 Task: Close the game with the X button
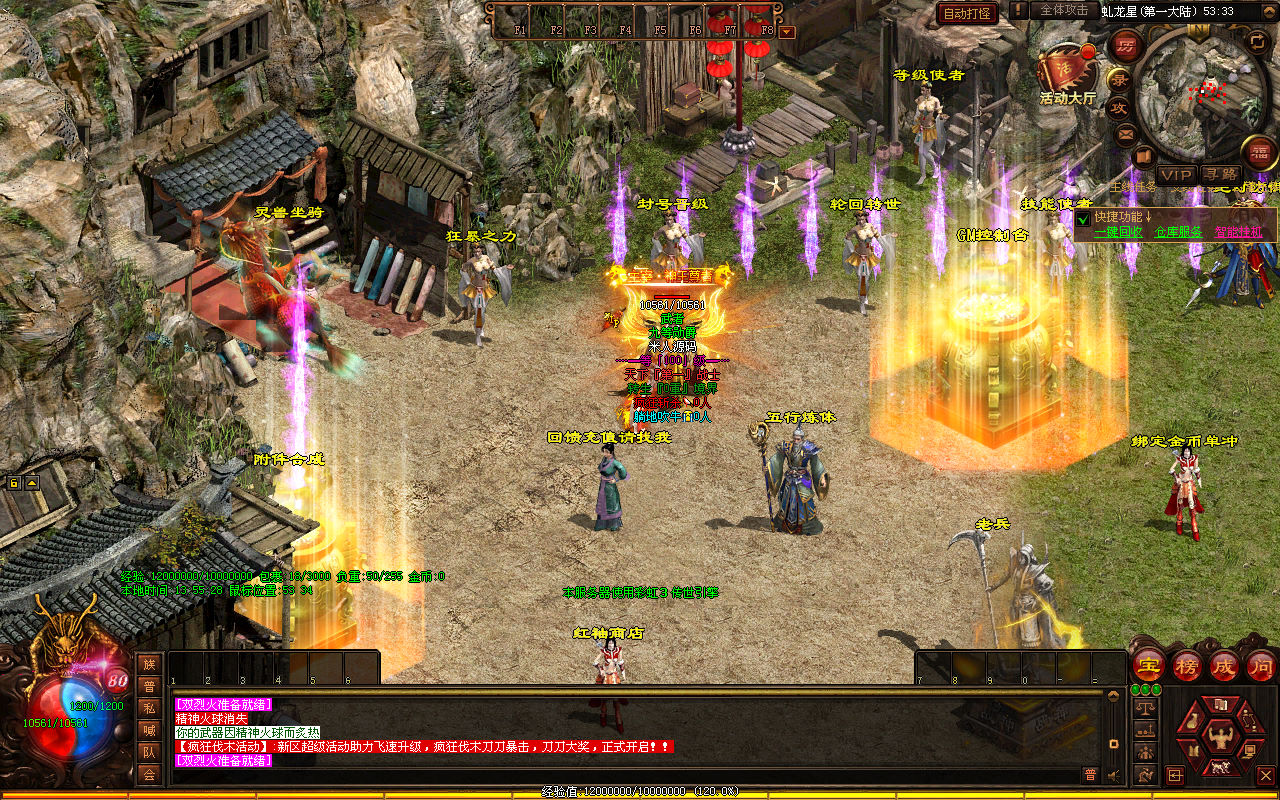point(1266,775)
